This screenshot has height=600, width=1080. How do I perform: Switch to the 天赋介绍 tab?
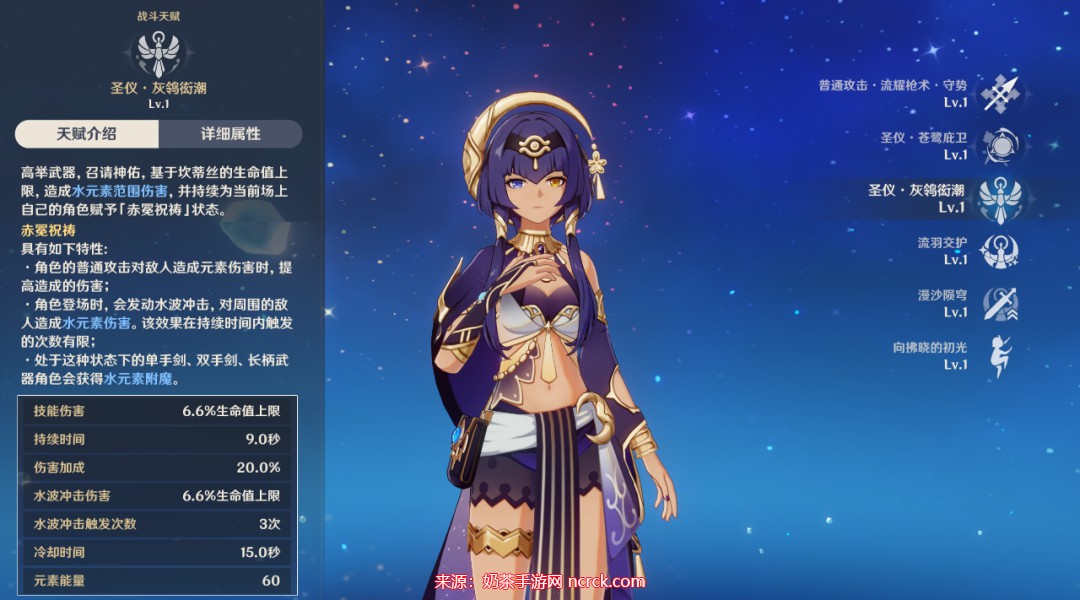[x=87, y=134]
